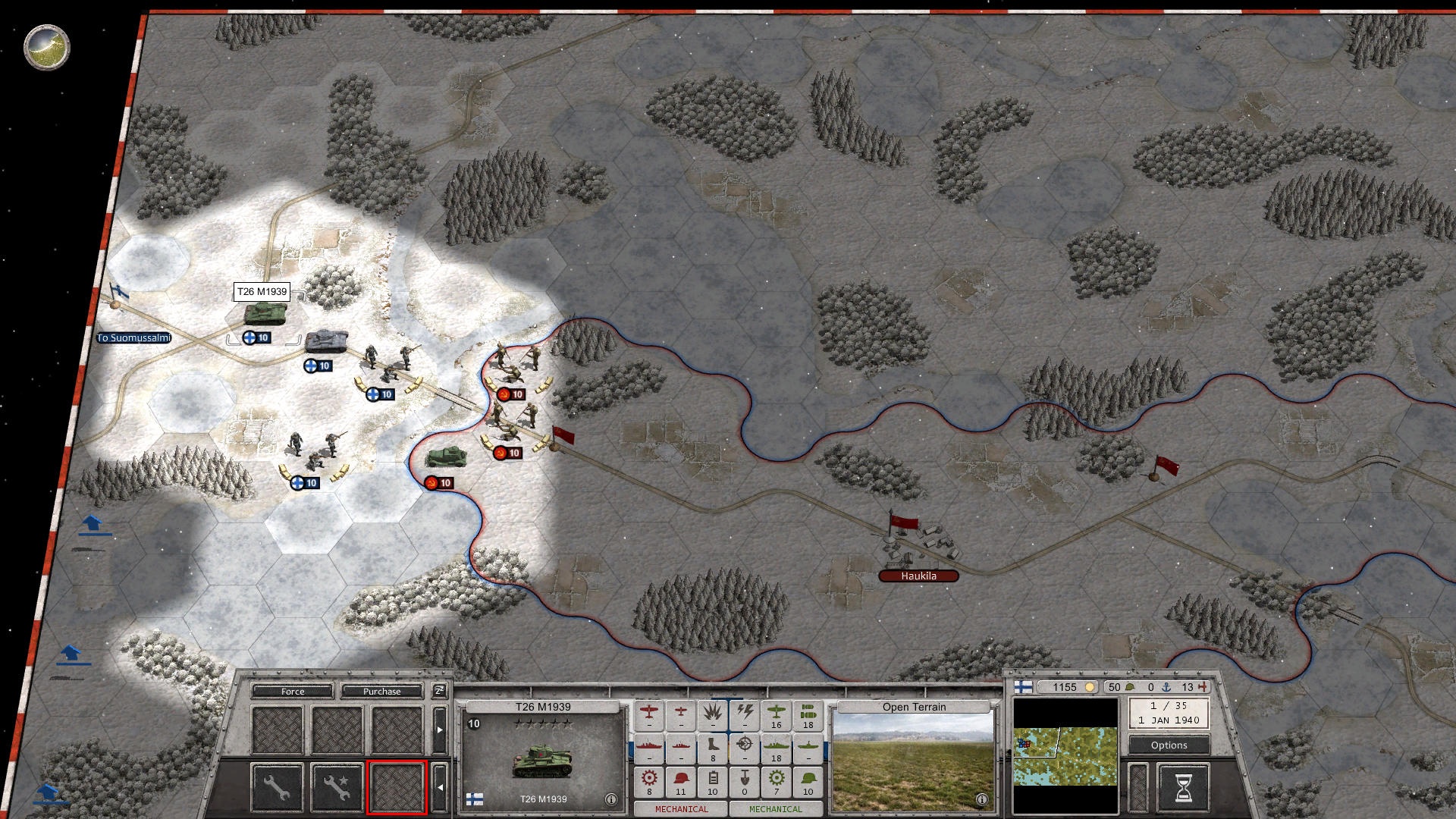1456x819 pixels.
Task: Open unit info via the info icon under T26 M1939
Action: coord(611,798)
